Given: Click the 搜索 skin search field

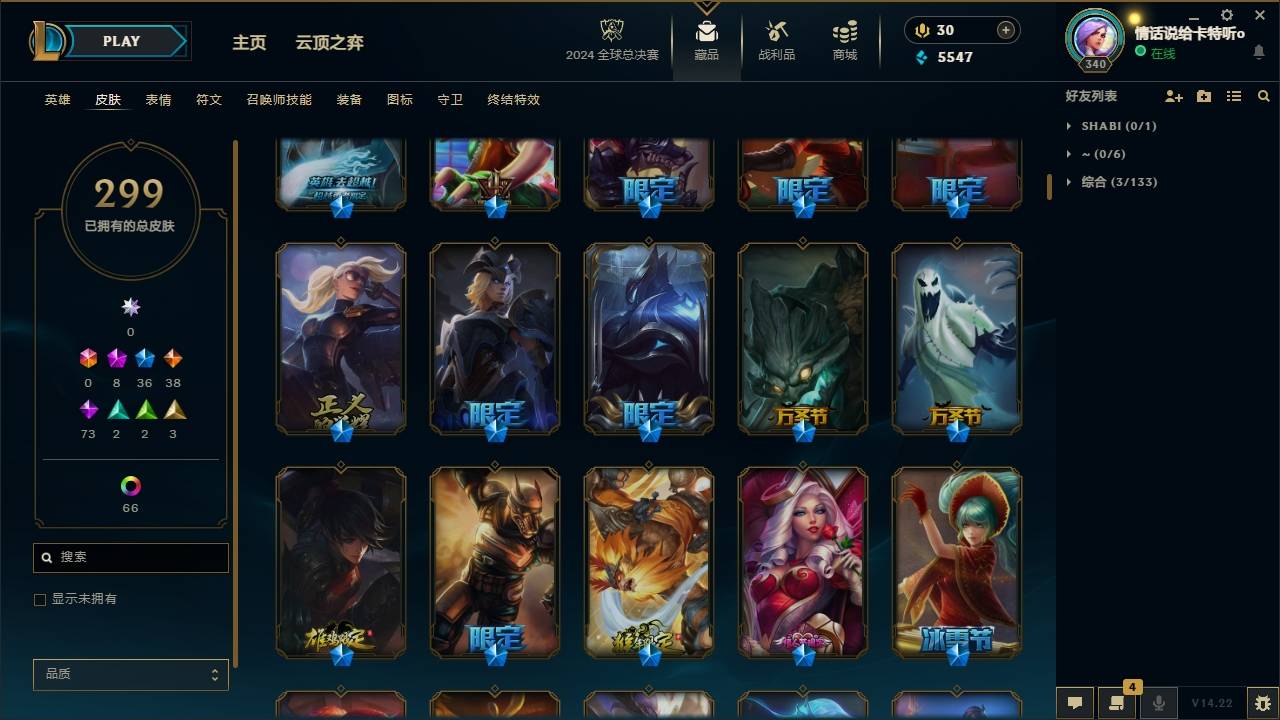Looking at the screenshot, I should coord(130,557).
